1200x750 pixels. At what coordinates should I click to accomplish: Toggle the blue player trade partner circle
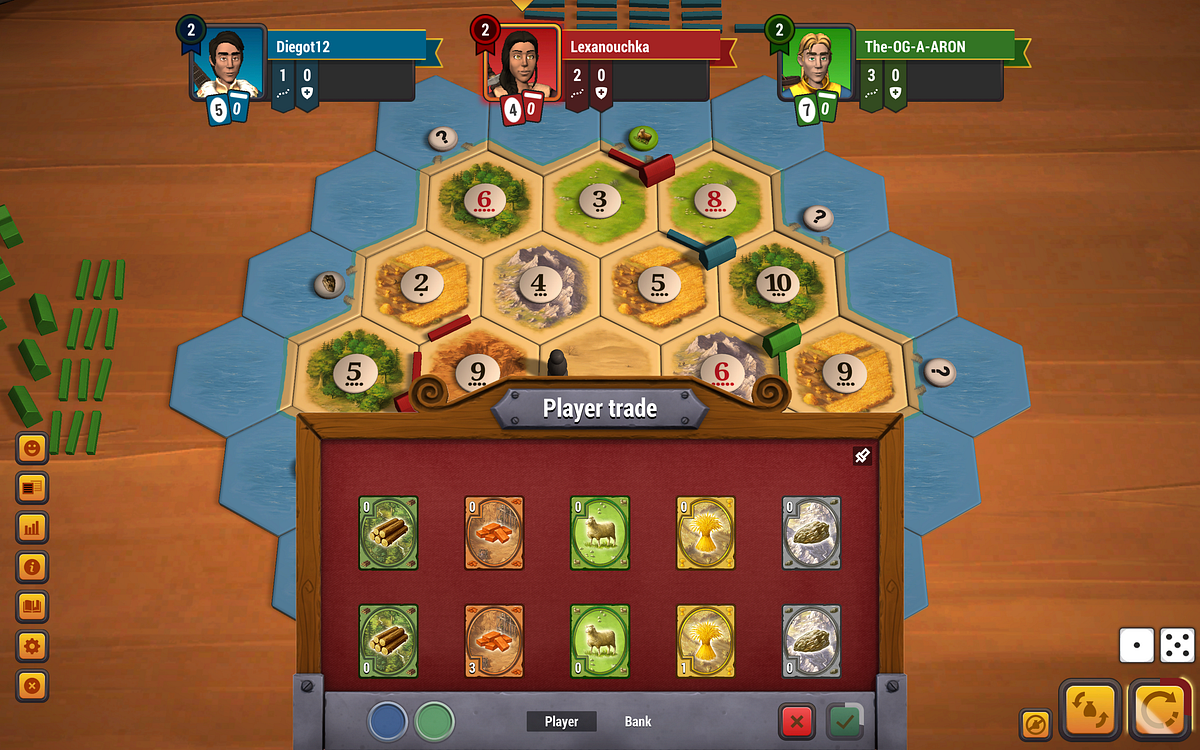pyautogui.click(x=387, y=720)
